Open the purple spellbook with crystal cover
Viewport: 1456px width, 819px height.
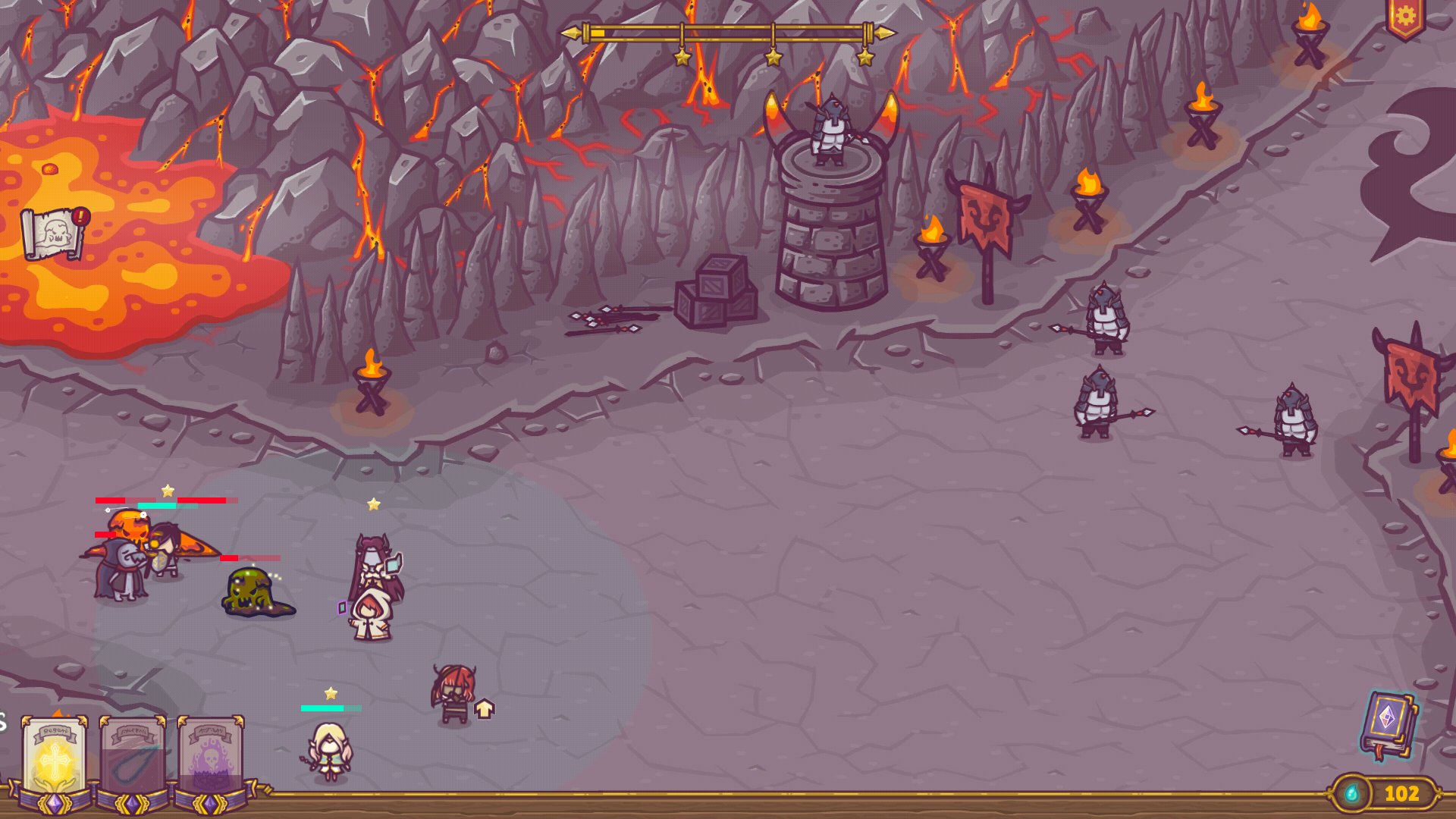pyautogui.click(x=1388, y=724)
